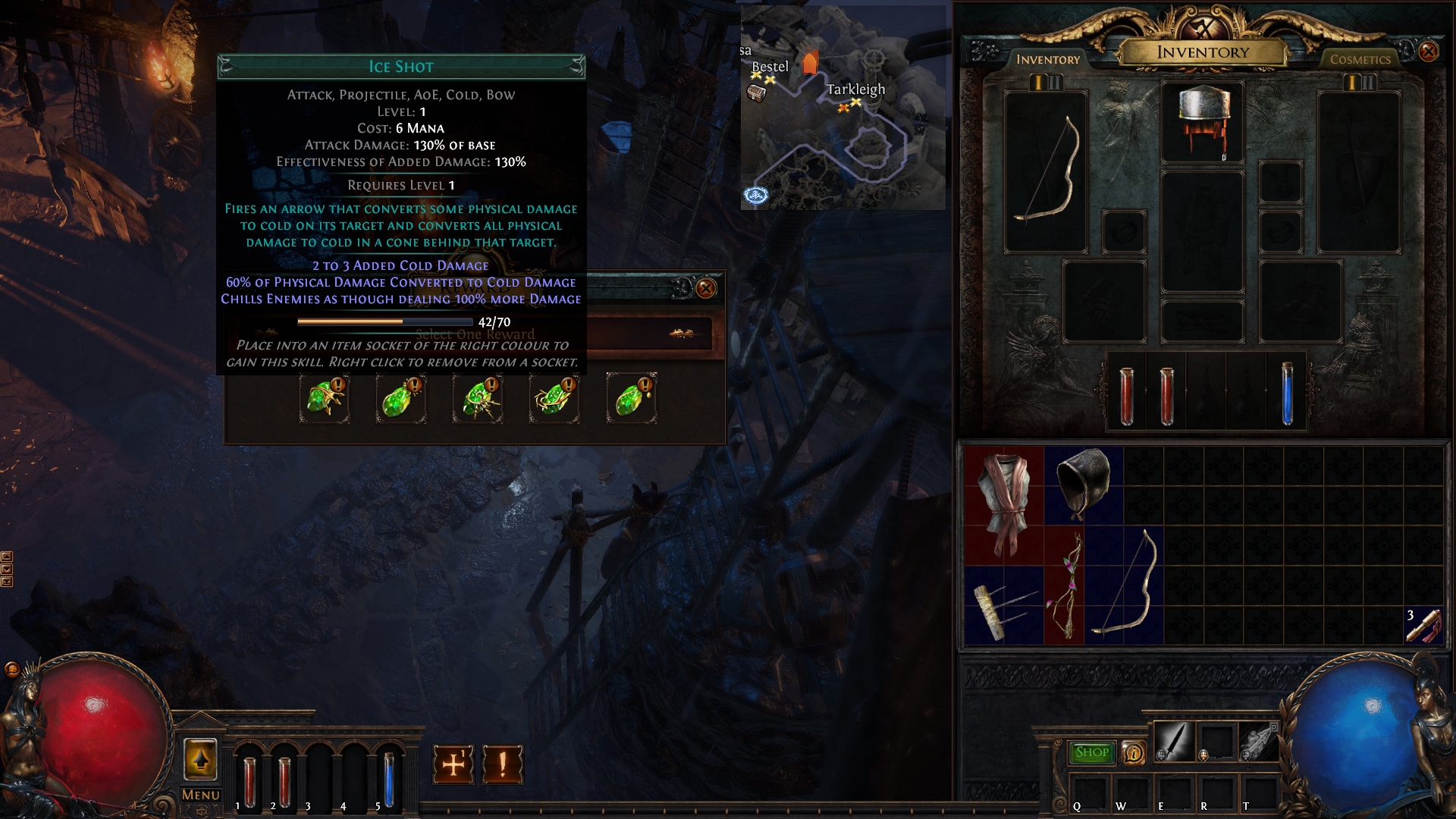Pick up the red shirt armour from the bag
This screenshot has height=819, width=1456.
click(x=1003, y=504)
